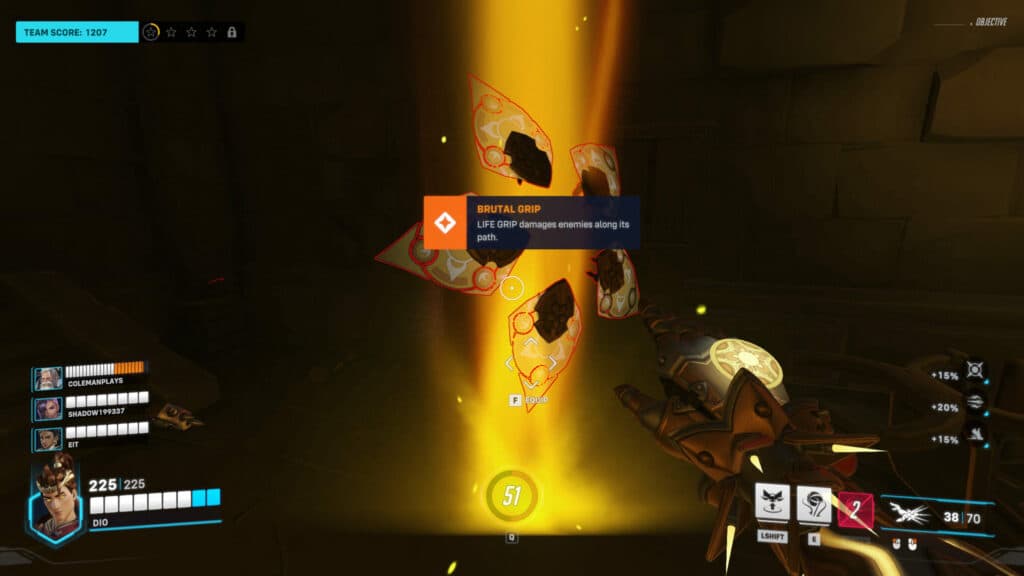
Task: Select the Brutal Grip talent icon
Action: pyautogui.click(x=445, y=222)
